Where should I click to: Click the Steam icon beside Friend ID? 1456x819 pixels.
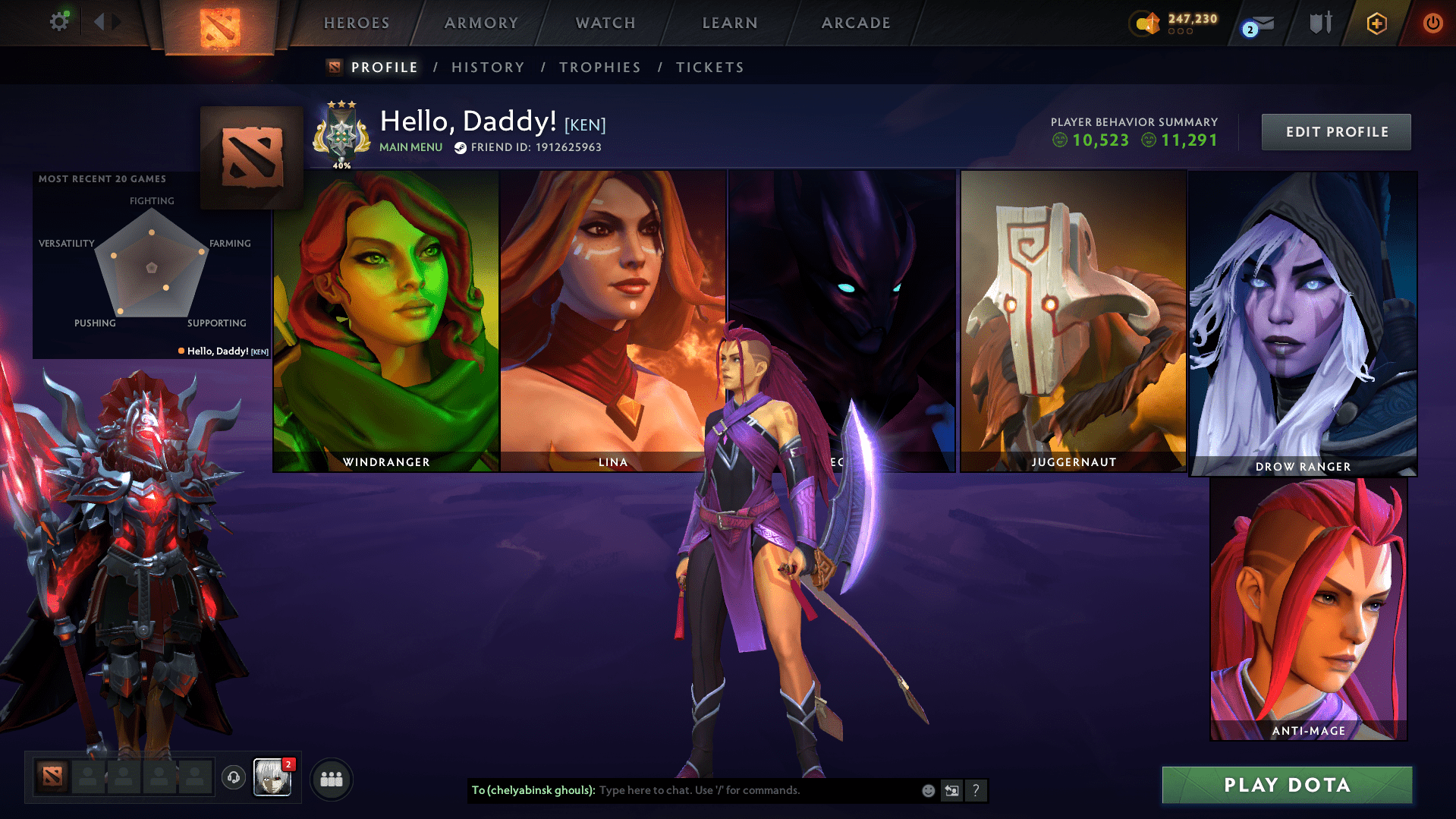[x=459, y=147]
